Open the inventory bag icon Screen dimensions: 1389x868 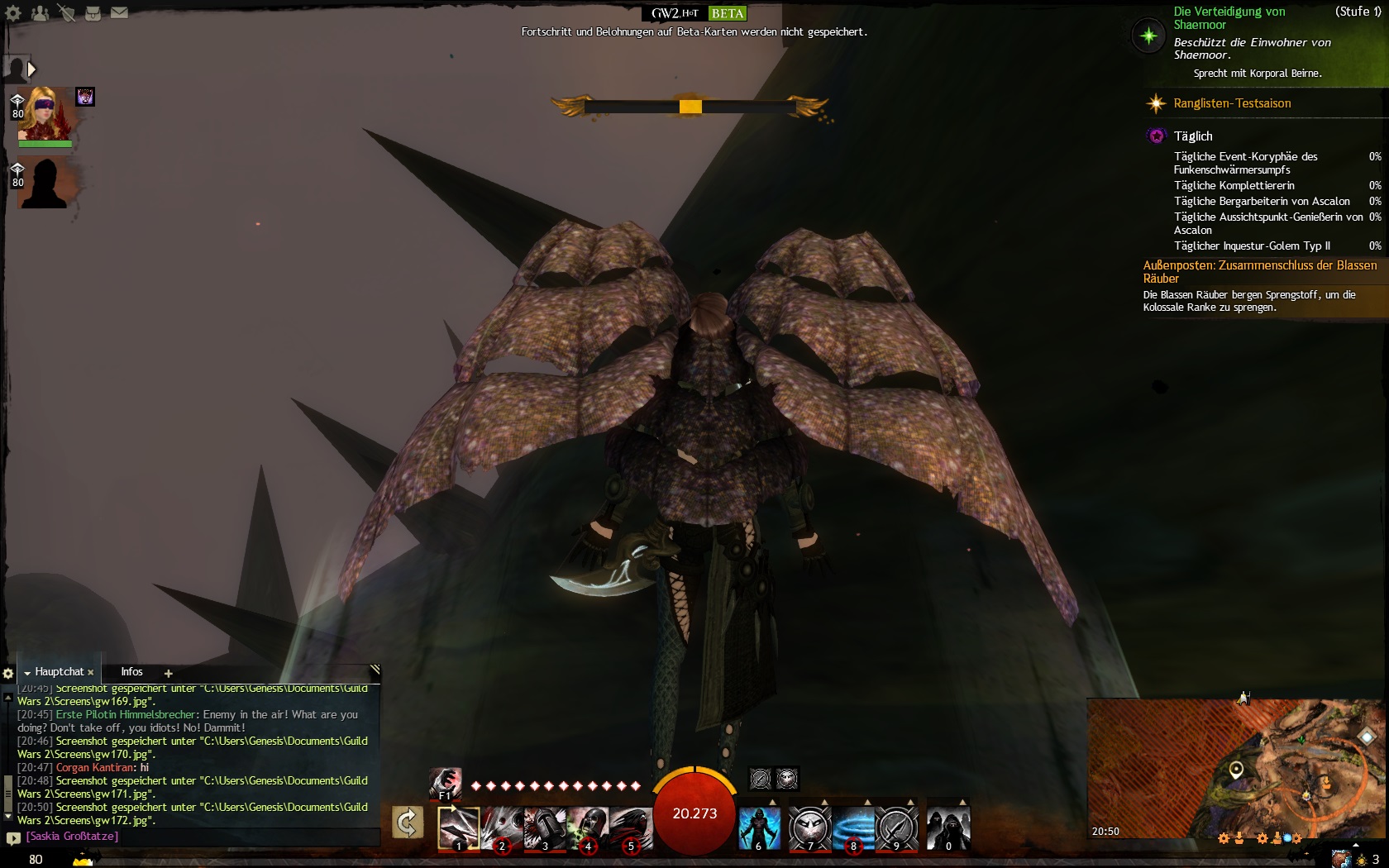coord(93,12)
